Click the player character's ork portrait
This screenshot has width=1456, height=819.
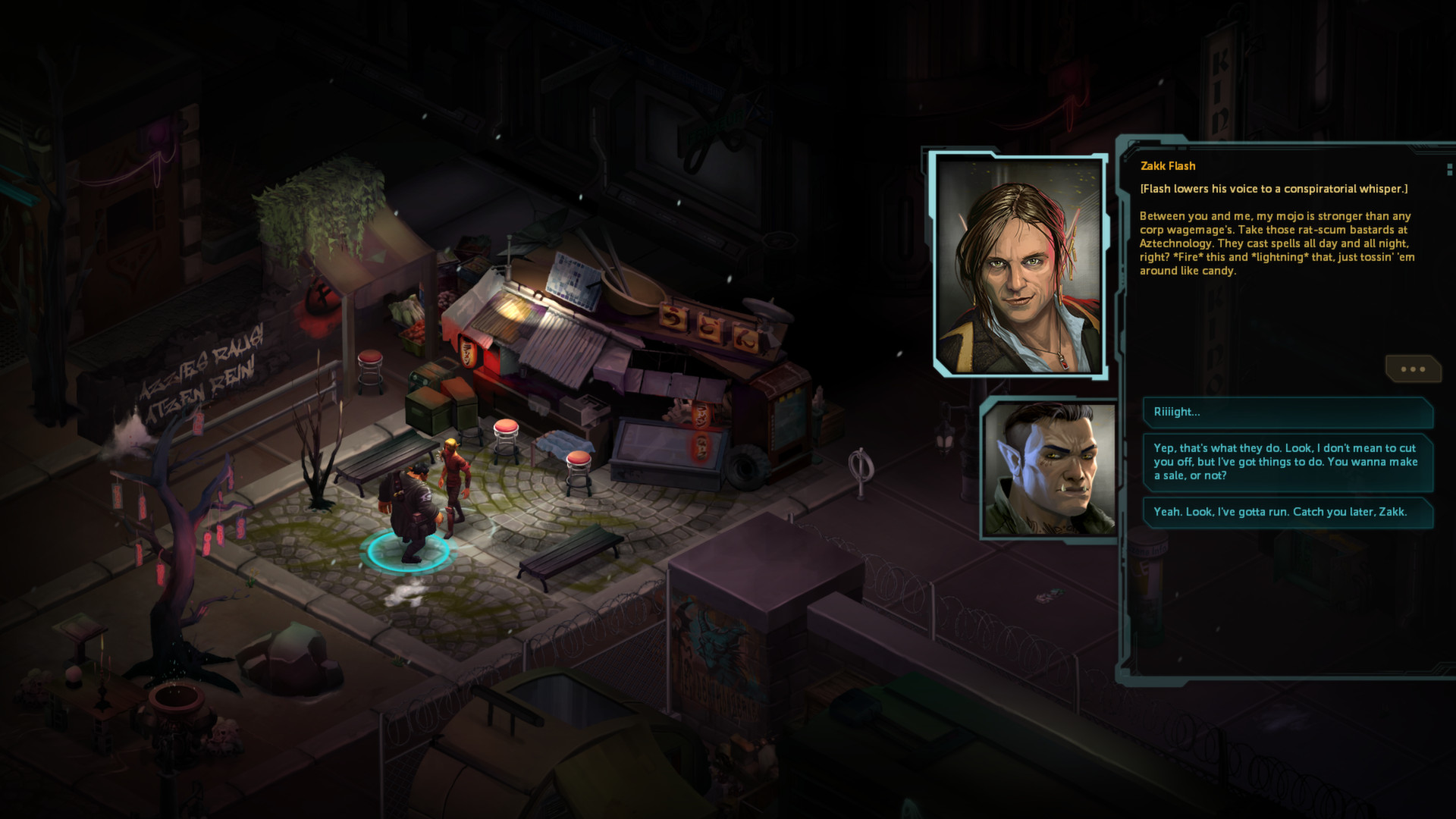[1049, 468]
